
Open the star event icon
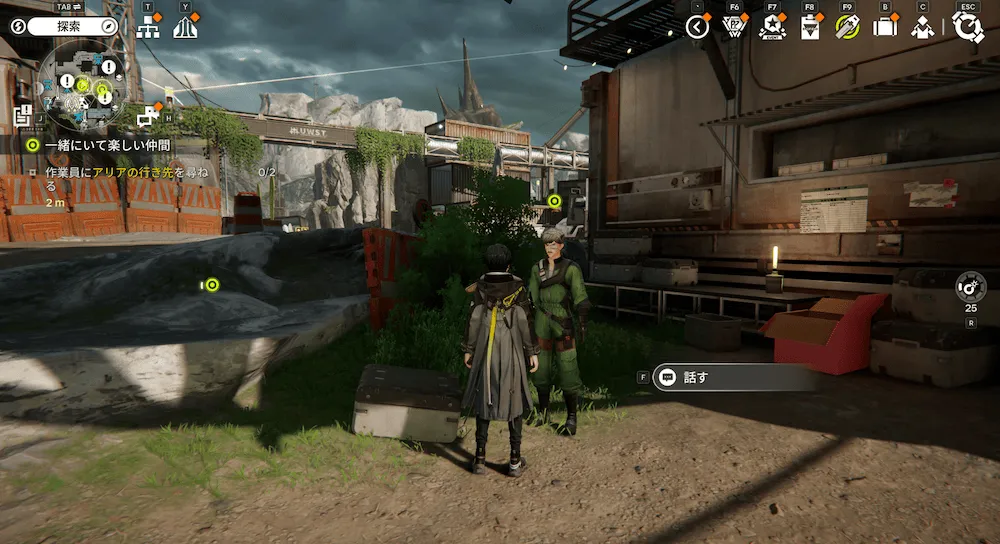[772, 27]
